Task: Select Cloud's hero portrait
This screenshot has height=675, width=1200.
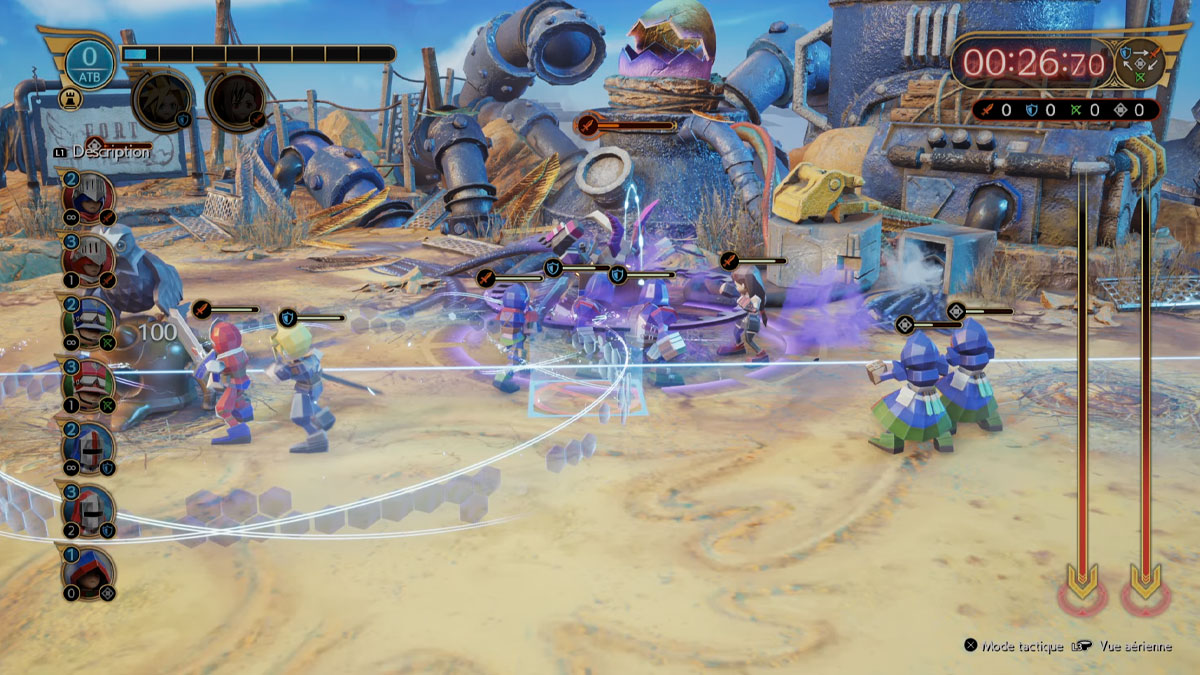Action: 161,100
